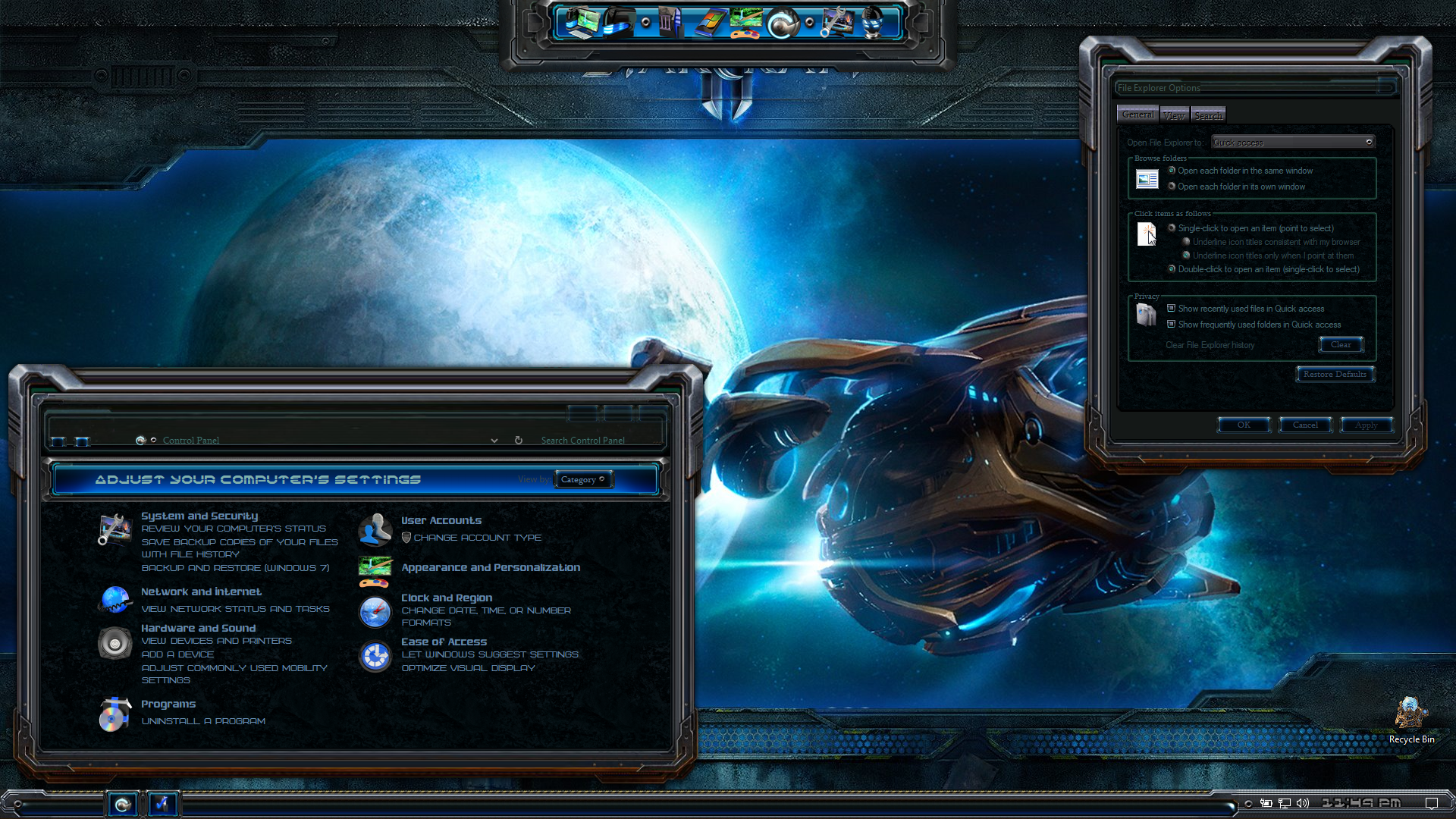The height and width of the screenshot is (819, 1456).
Task: Toggle show recently used files checkbox
Action: pyautogui.click(x=1172, y=309)
